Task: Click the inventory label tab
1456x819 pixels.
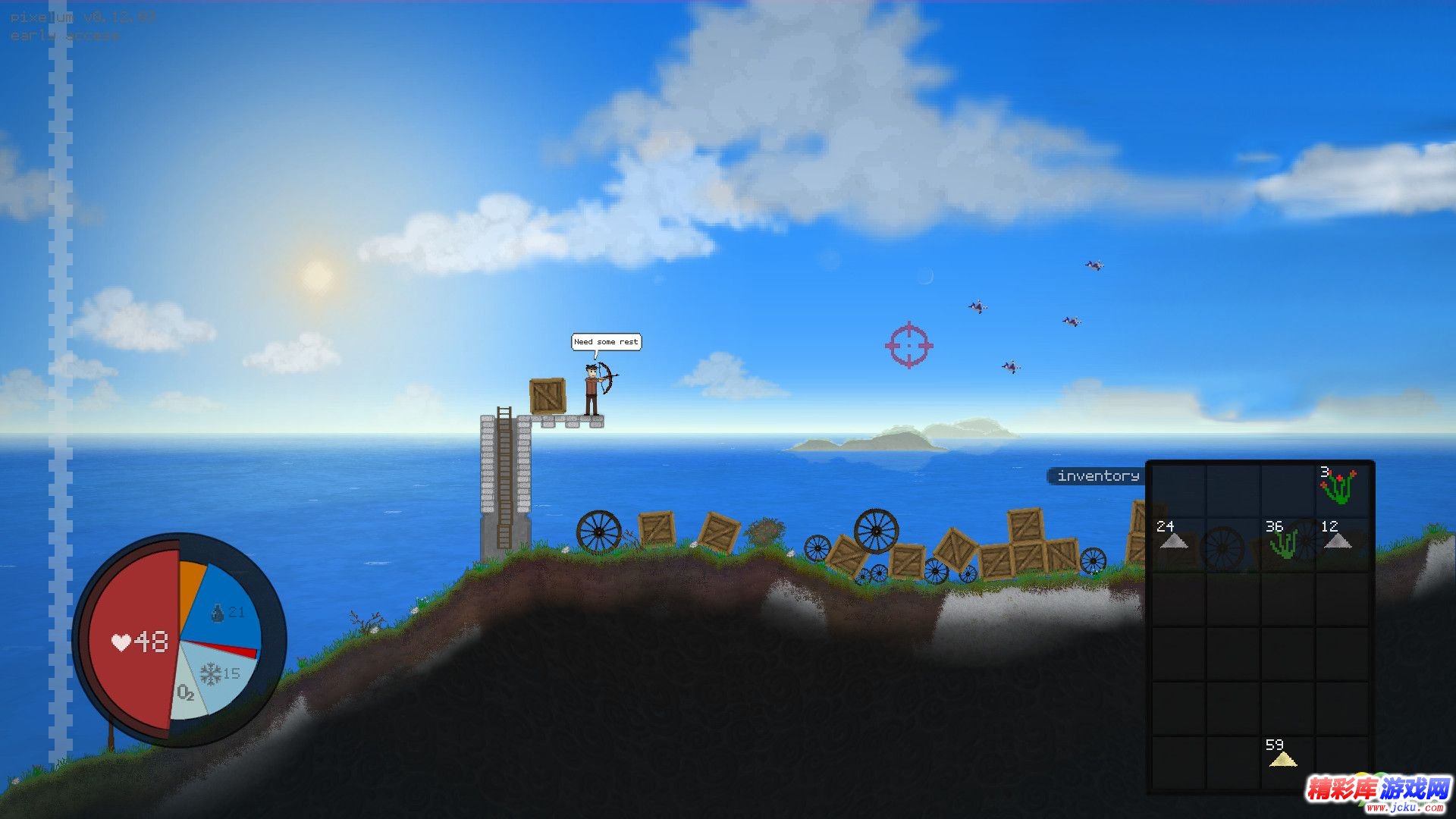Action: tap(1097, 476)
